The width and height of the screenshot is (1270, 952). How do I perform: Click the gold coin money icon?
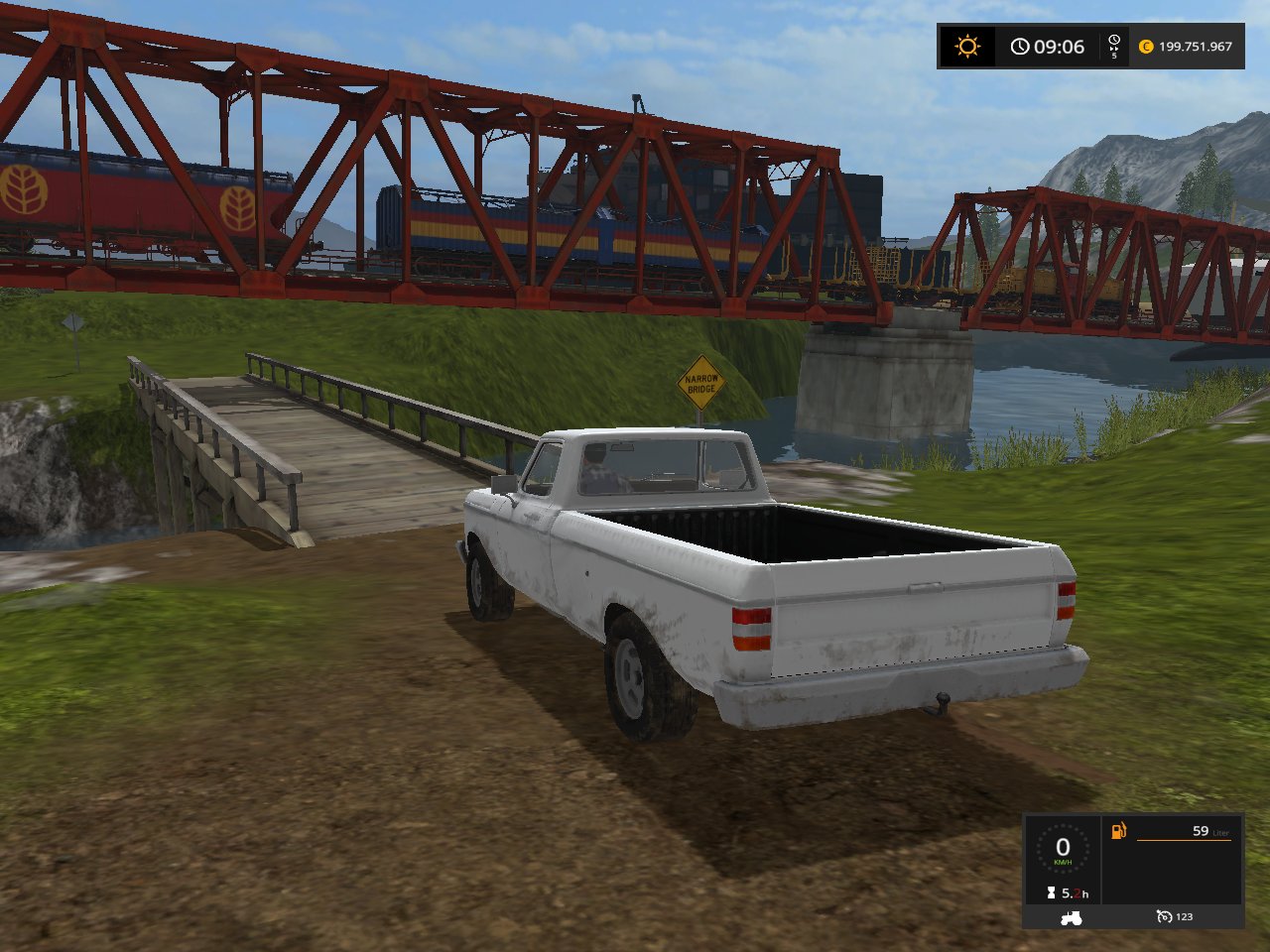[x=1146, y=47]
